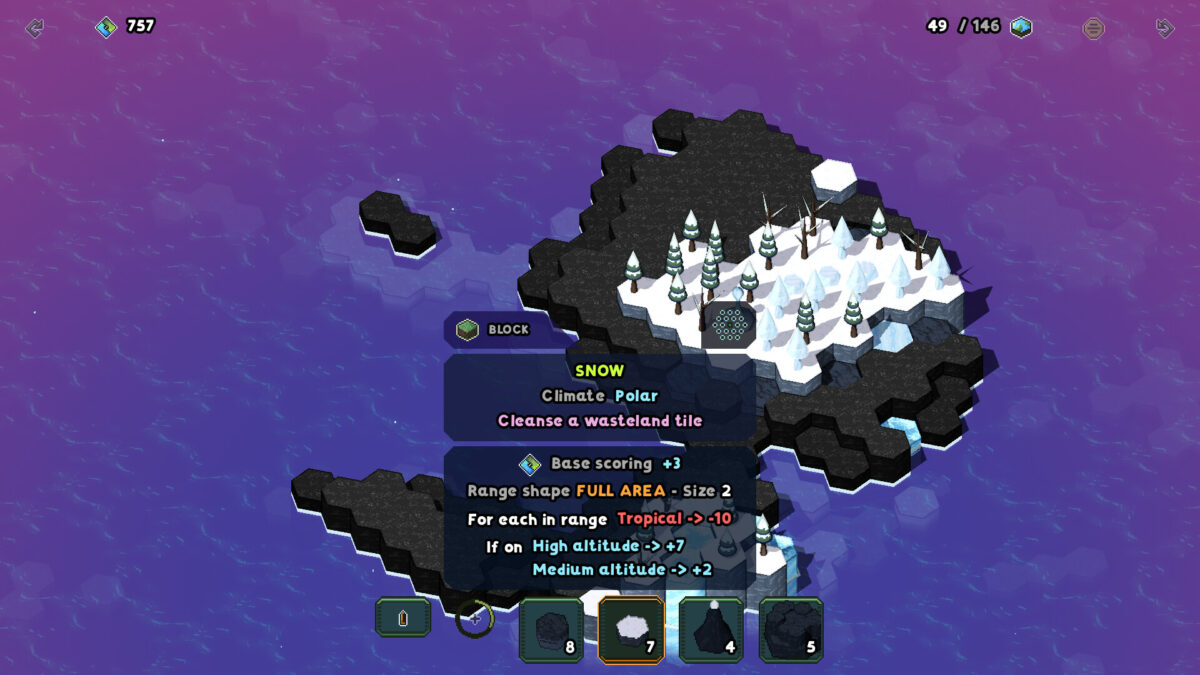Screen dimensions: 1200x675
Task: Click the redo arrow icon
Action: tap(1165, 28)
